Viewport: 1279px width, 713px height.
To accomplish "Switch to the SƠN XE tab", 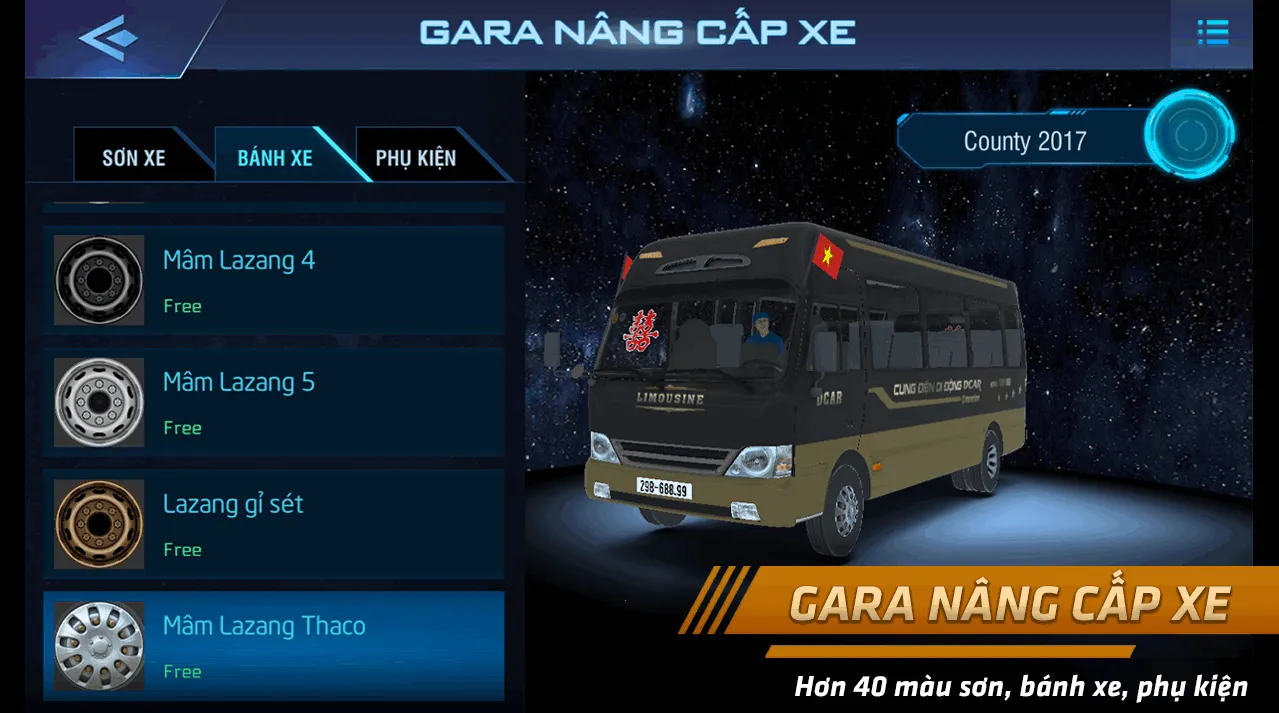I will tap(134, 158).
